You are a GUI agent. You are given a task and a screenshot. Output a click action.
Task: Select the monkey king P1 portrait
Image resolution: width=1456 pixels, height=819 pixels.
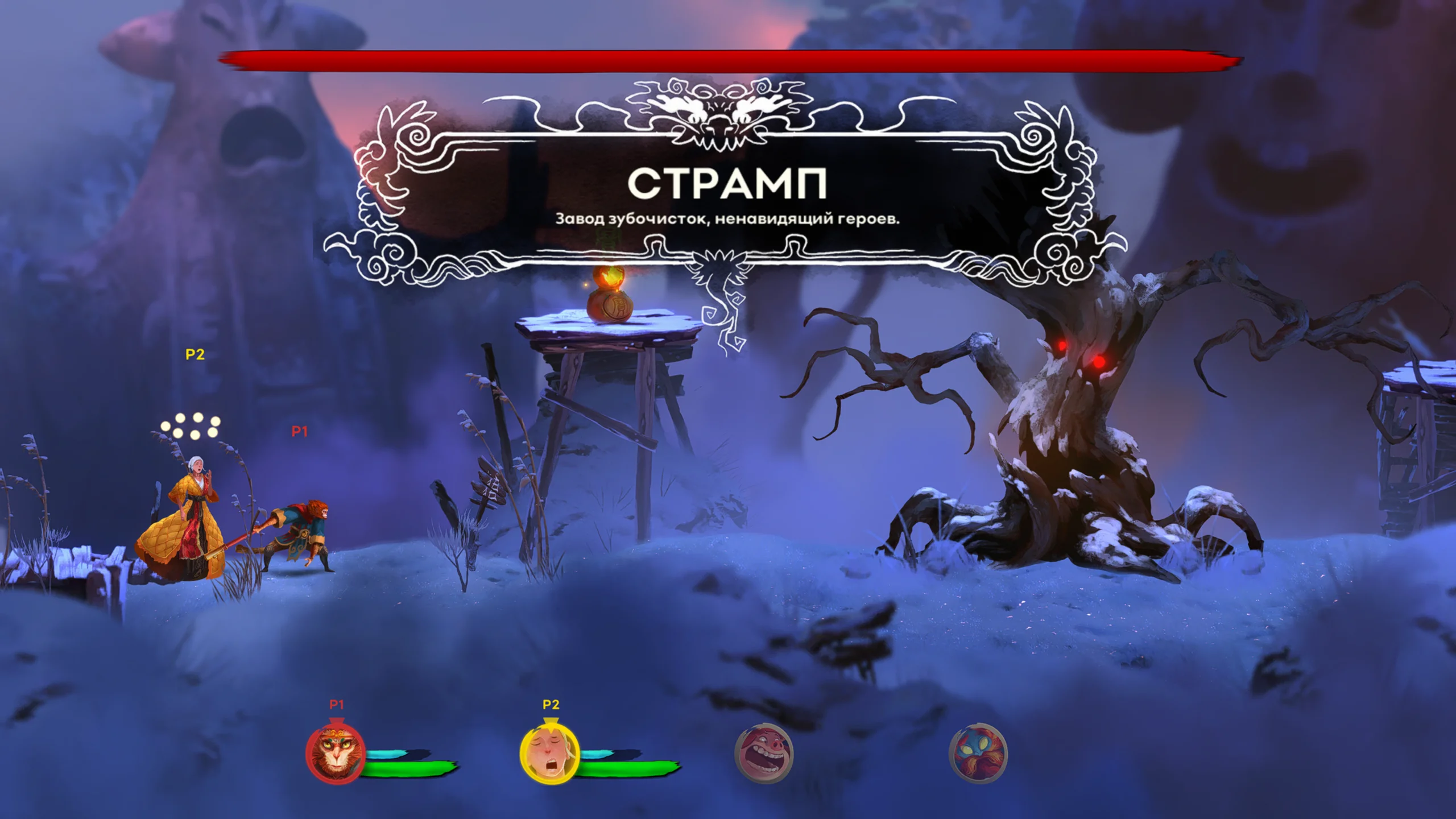pos(336,753)
